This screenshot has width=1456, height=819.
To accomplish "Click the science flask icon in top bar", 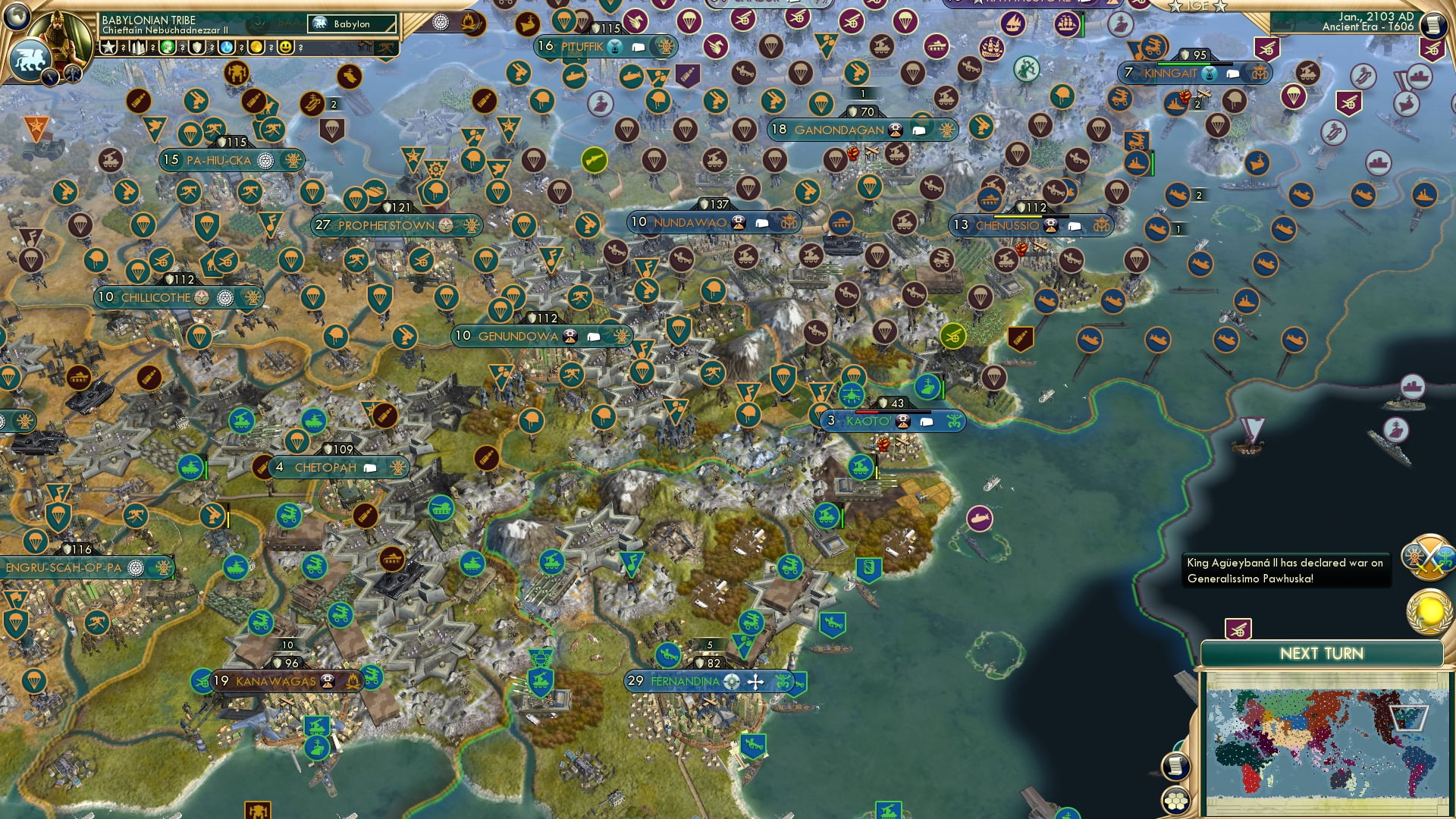I will pyautogui.click(x=225, y=48).
